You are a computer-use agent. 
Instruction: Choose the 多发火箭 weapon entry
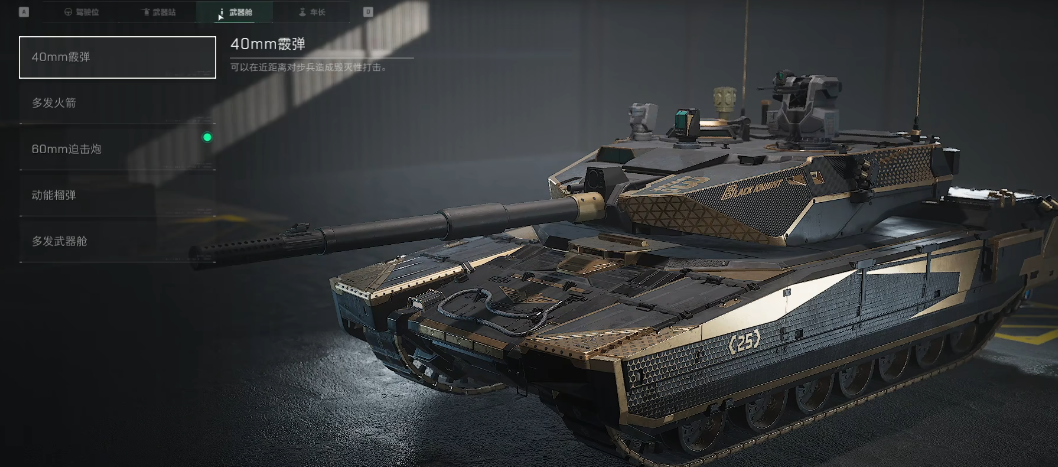point(117,103)
